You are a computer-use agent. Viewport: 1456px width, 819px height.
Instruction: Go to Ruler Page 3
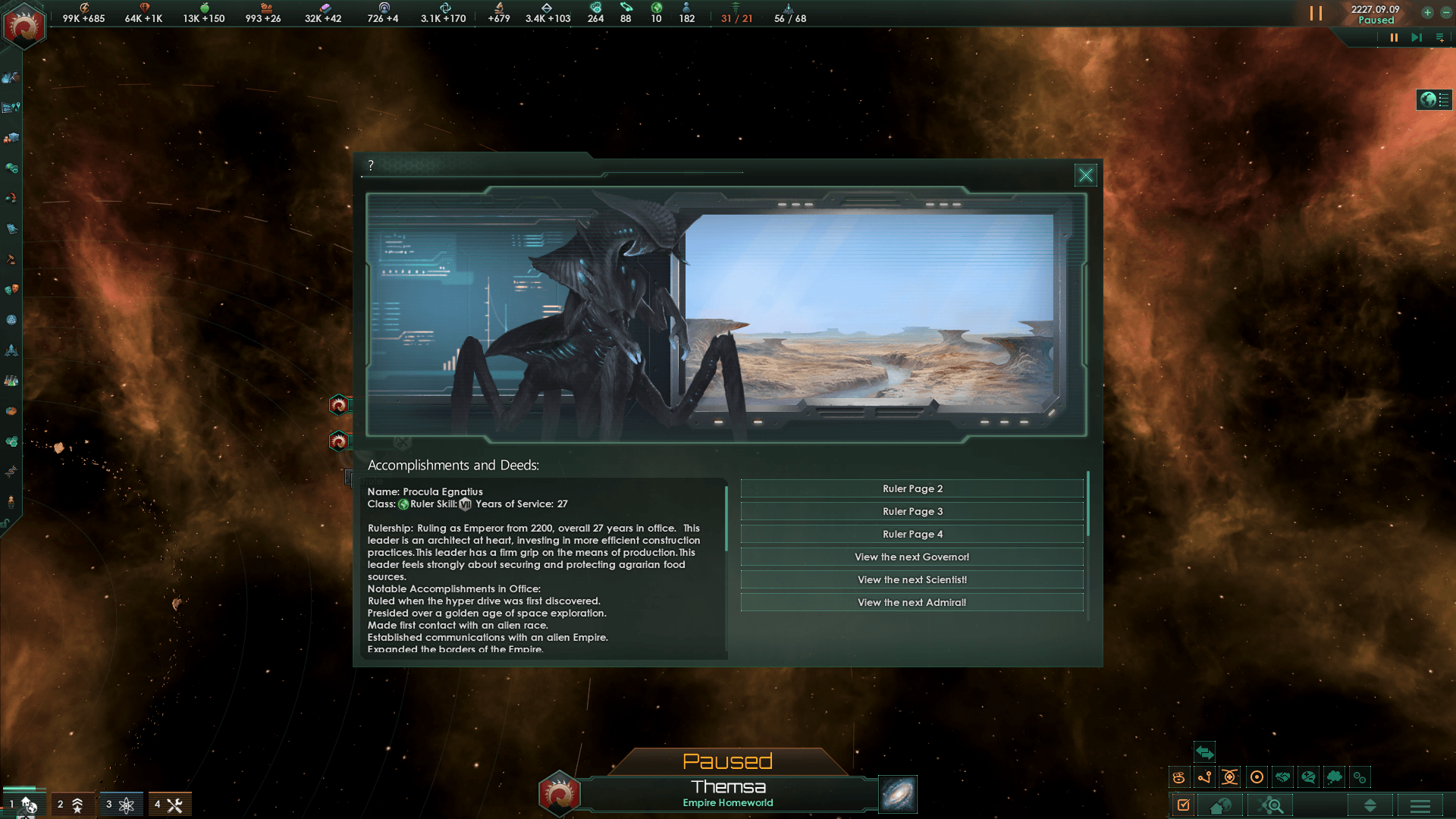912,512
